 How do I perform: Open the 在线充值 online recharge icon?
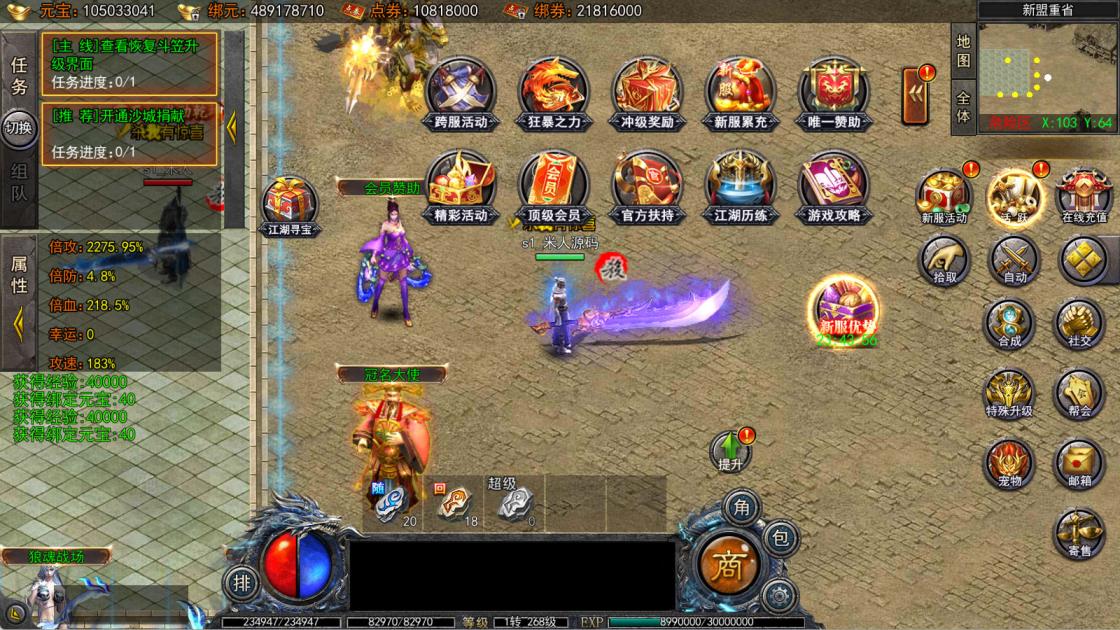coord(1084,195)
